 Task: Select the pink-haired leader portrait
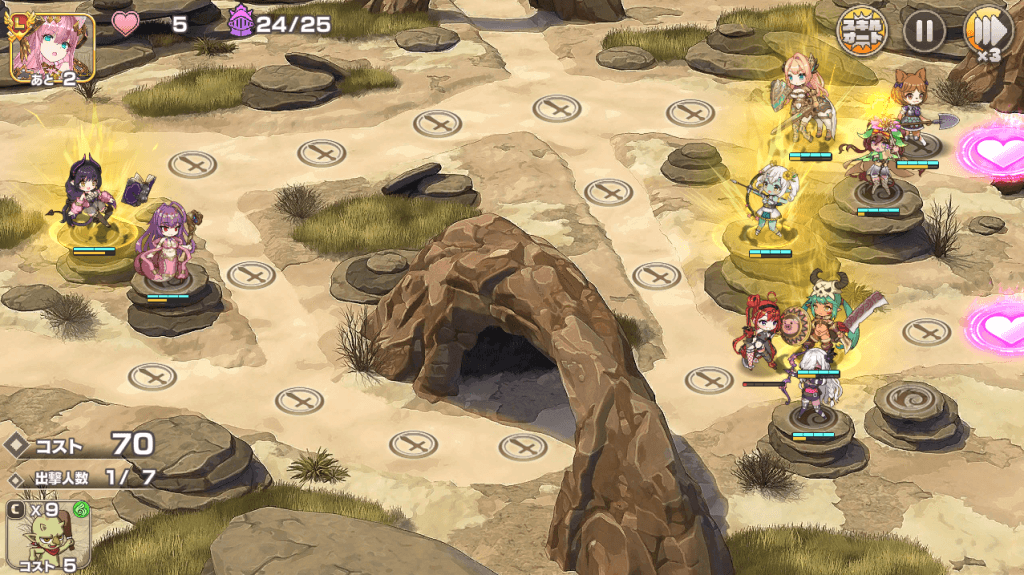tap(52, 46)
